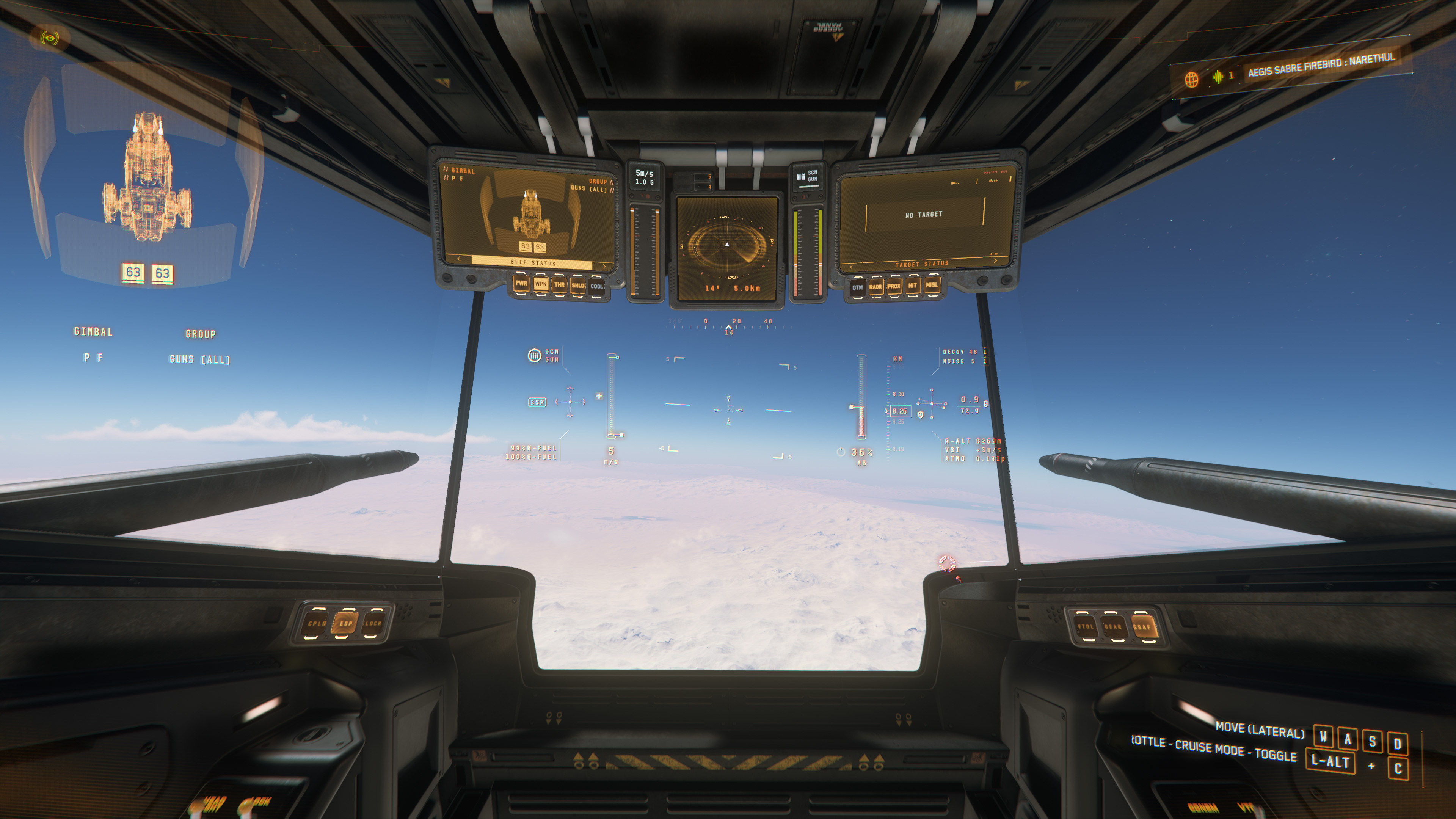Toggle the PWR power button
The image size is (1456, 819).
click(x=521, y=284)
